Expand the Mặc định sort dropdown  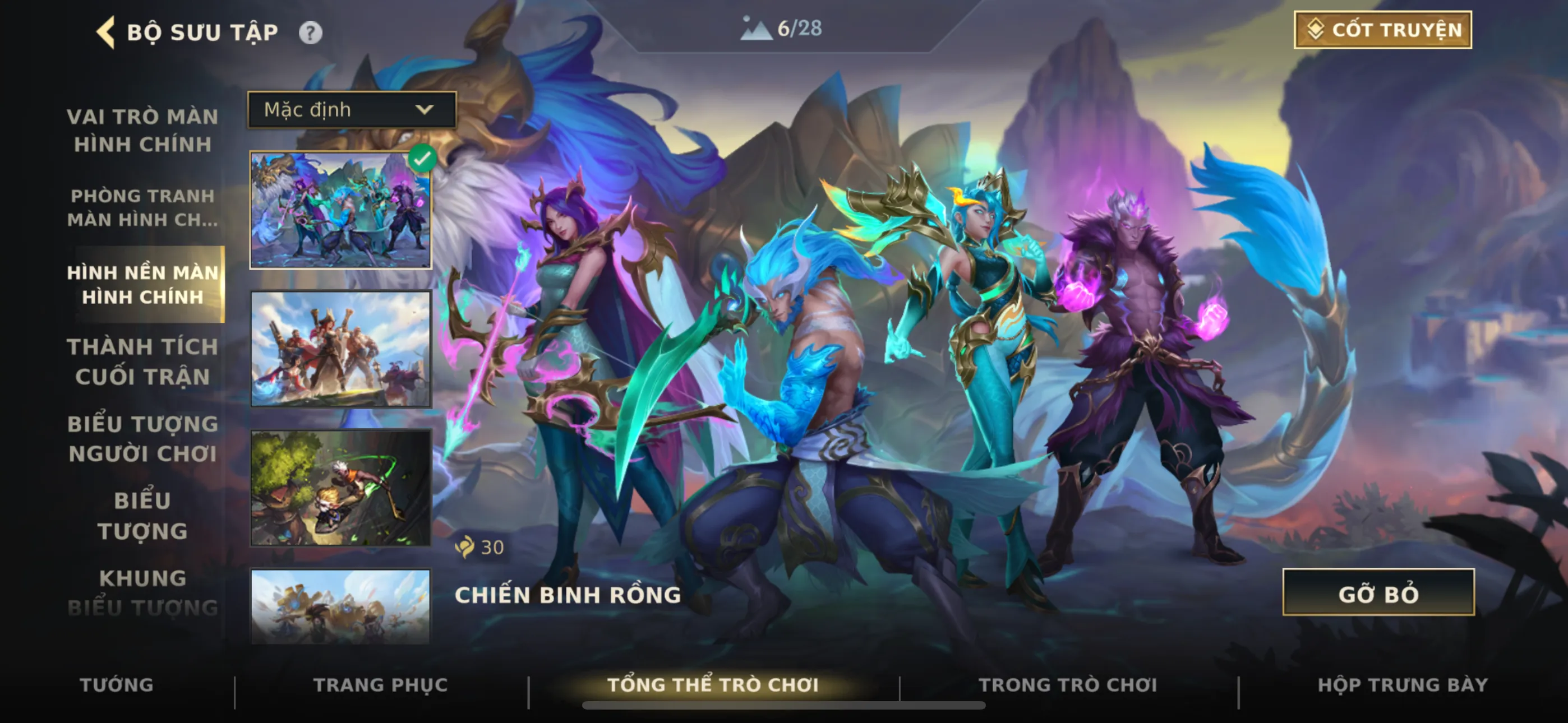[x=351, y=109]
